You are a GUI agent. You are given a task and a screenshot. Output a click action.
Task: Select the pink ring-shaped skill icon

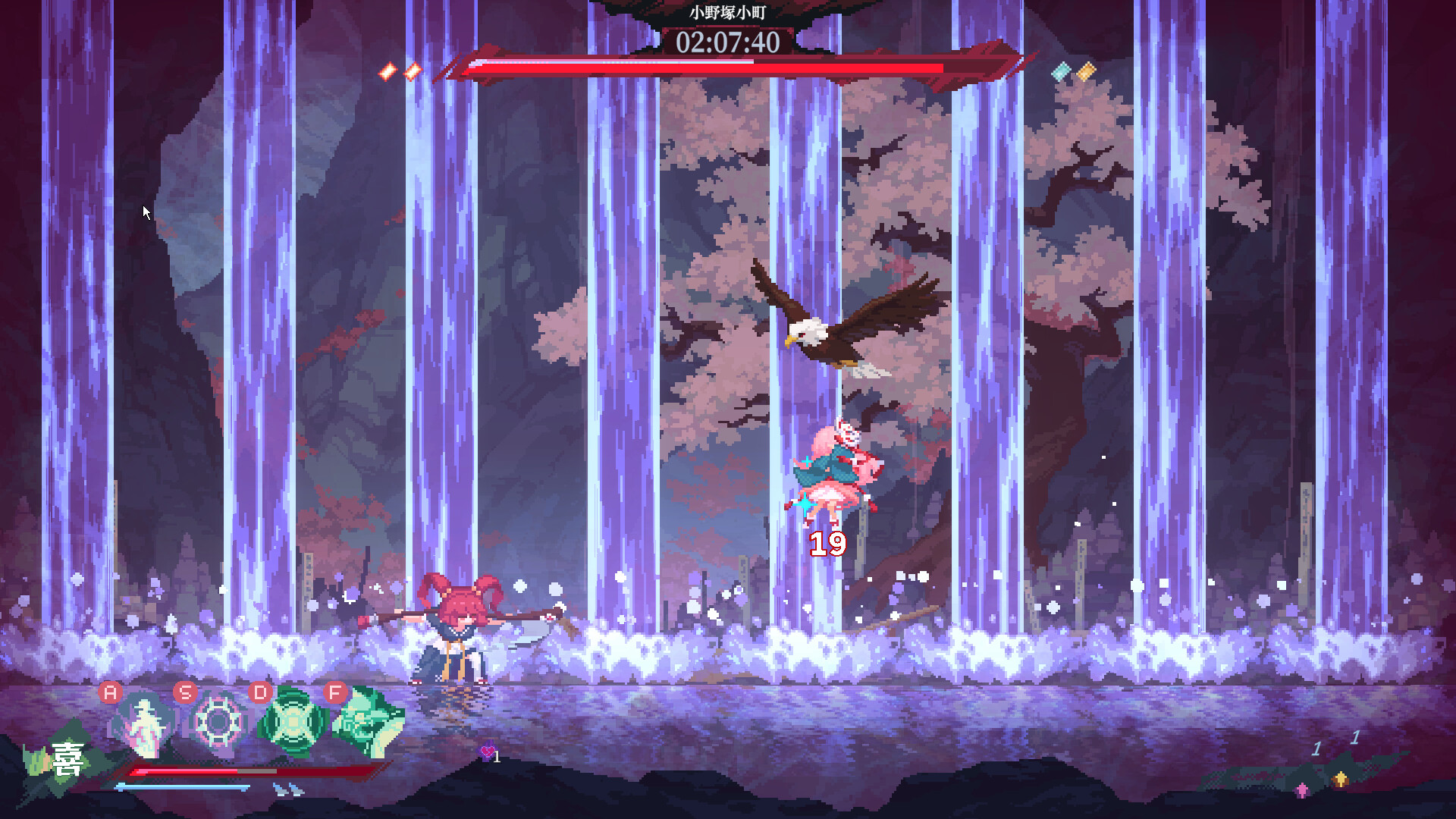pos(218,722)
